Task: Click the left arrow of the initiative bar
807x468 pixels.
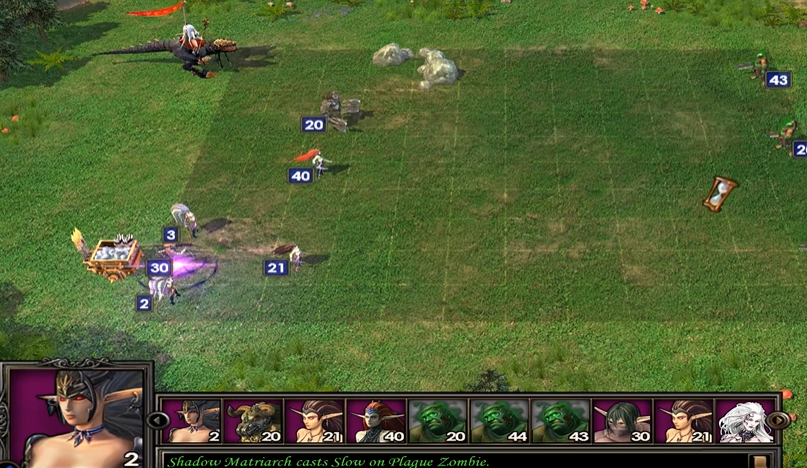Action: pyautogui.click(x=157, y=420)
